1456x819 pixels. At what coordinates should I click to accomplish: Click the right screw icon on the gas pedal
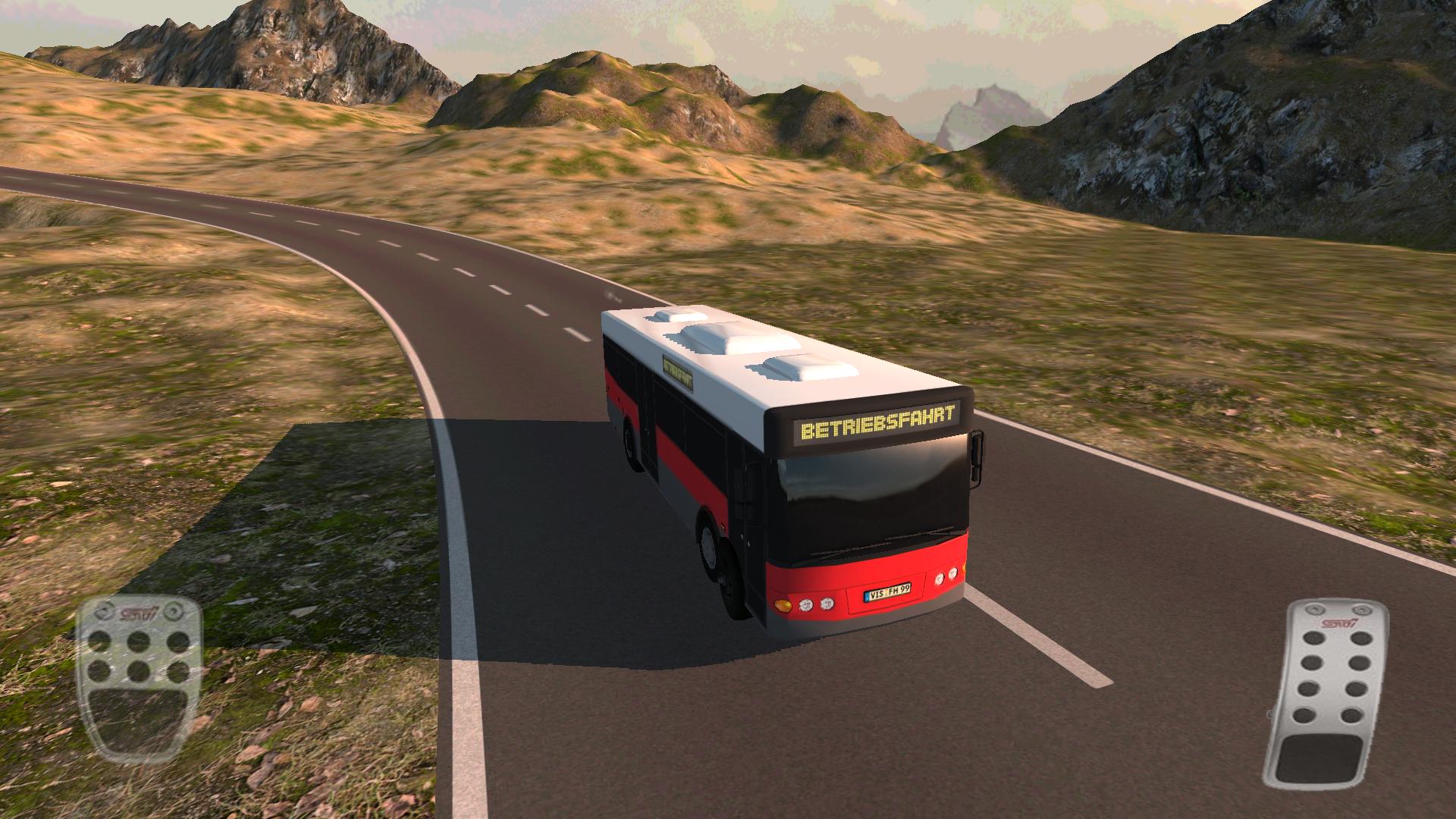tap(1360, 610)
